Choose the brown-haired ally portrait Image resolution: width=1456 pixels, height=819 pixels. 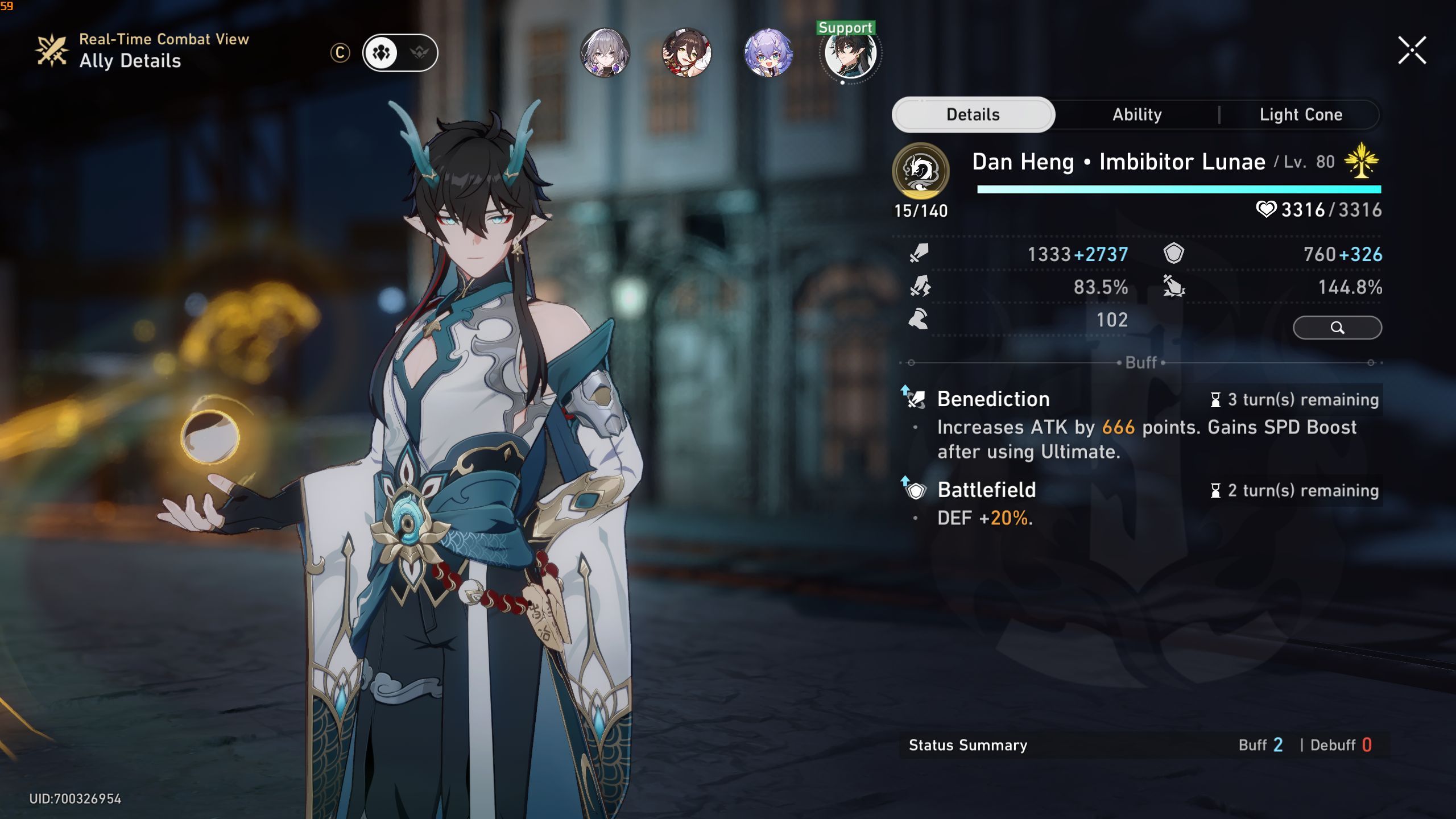686,53
